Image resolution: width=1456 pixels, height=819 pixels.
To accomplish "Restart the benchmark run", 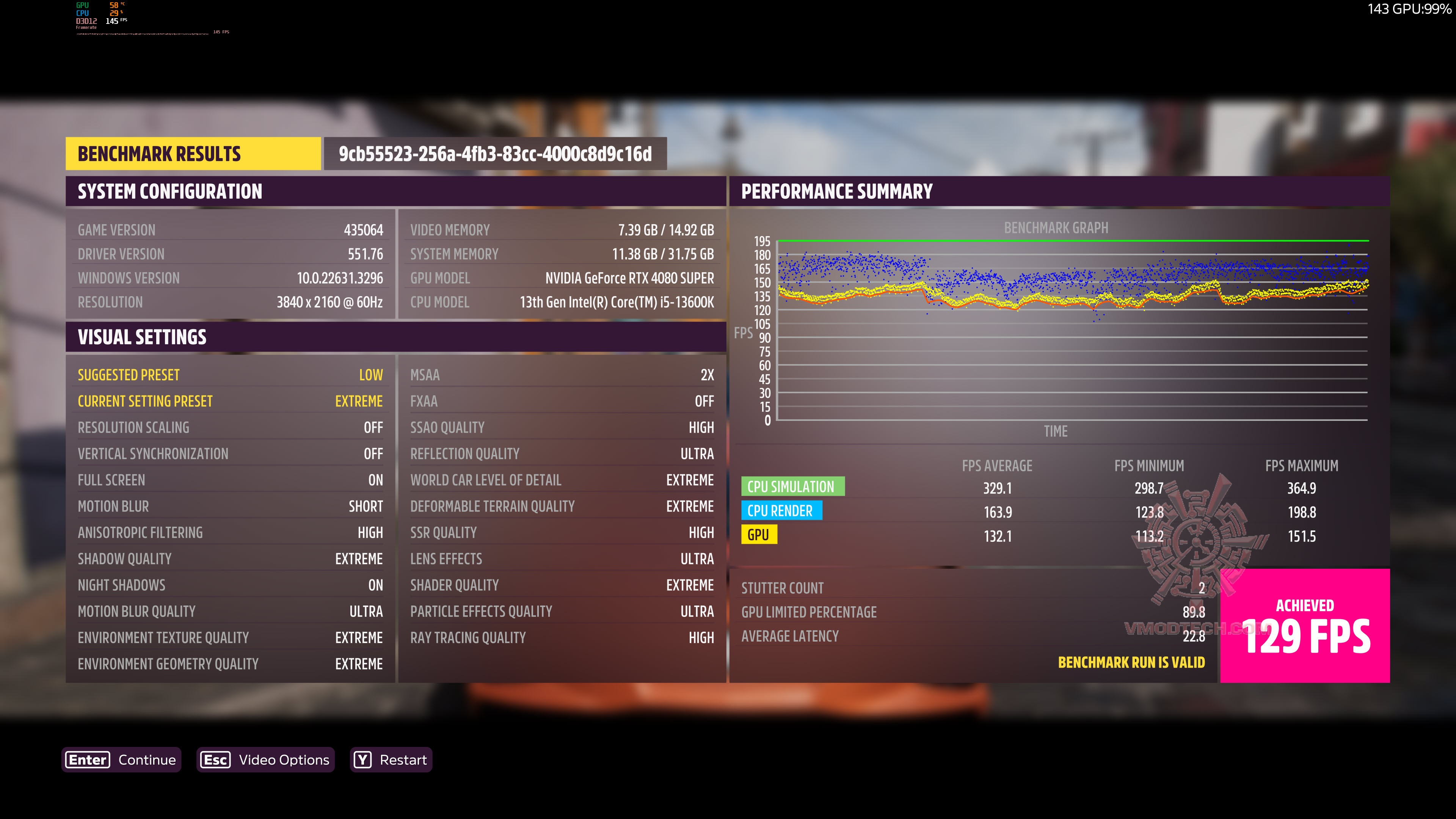I will tap(391, 759).
